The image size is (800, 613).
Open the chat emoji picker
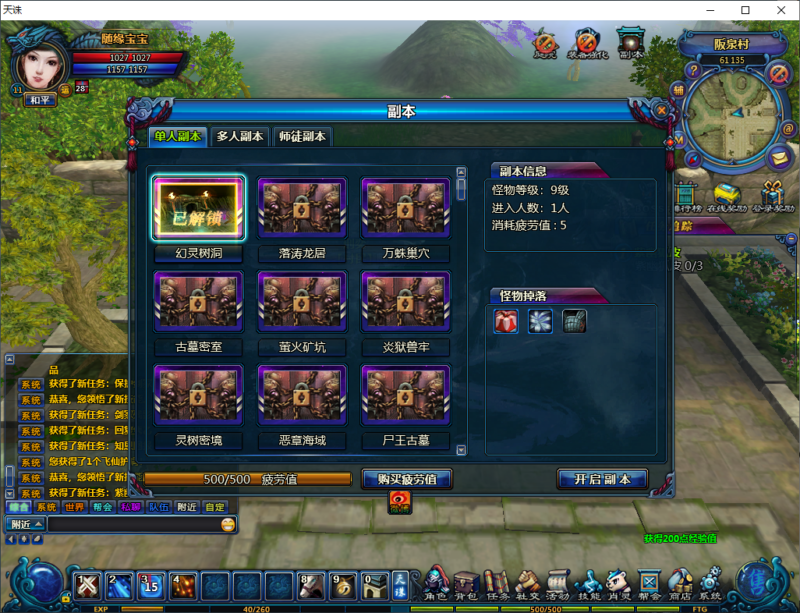coord(228,524)
